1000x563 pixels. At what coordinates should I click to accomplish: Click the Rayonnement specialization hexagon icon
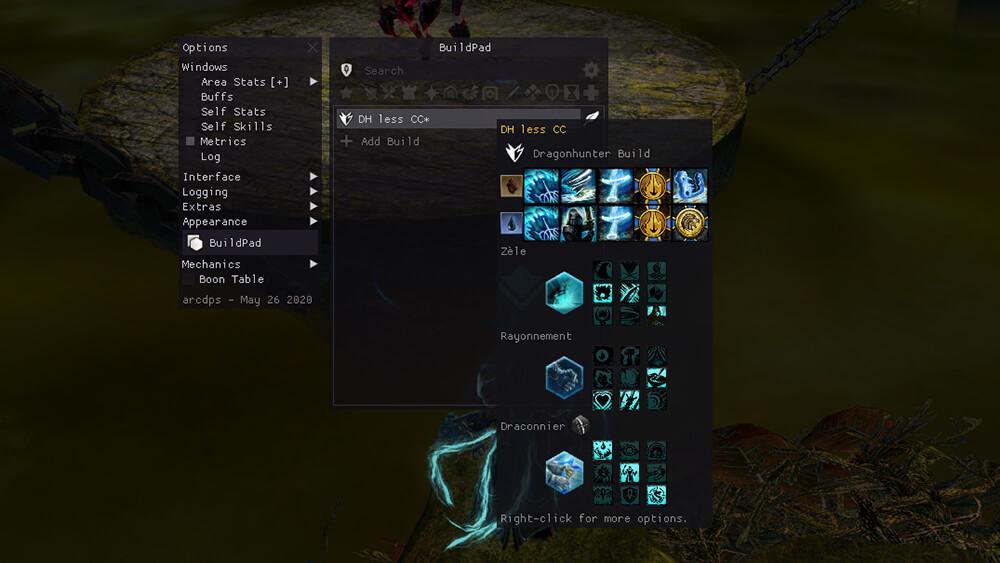[564, 377]
